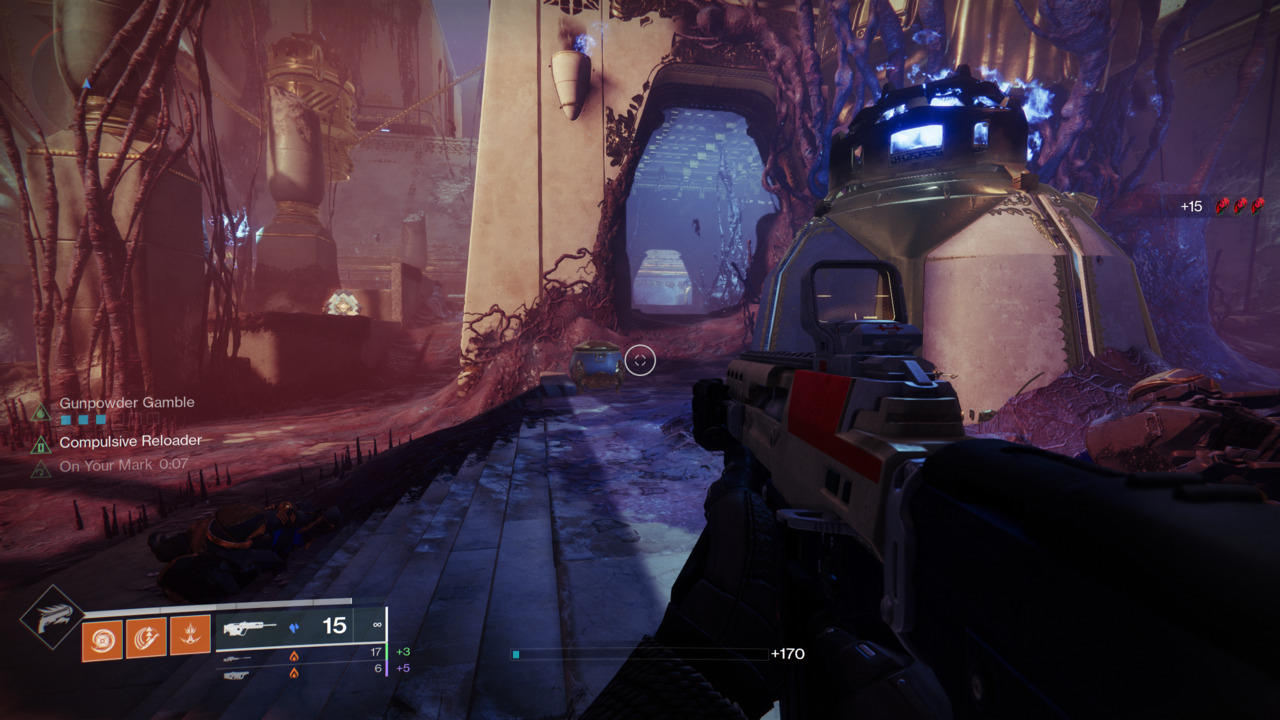The height and width of the screenshot is (720, 1280).
Task: Toggle the first Gunpowder Gamble charge segment
Action: [66, 419]
